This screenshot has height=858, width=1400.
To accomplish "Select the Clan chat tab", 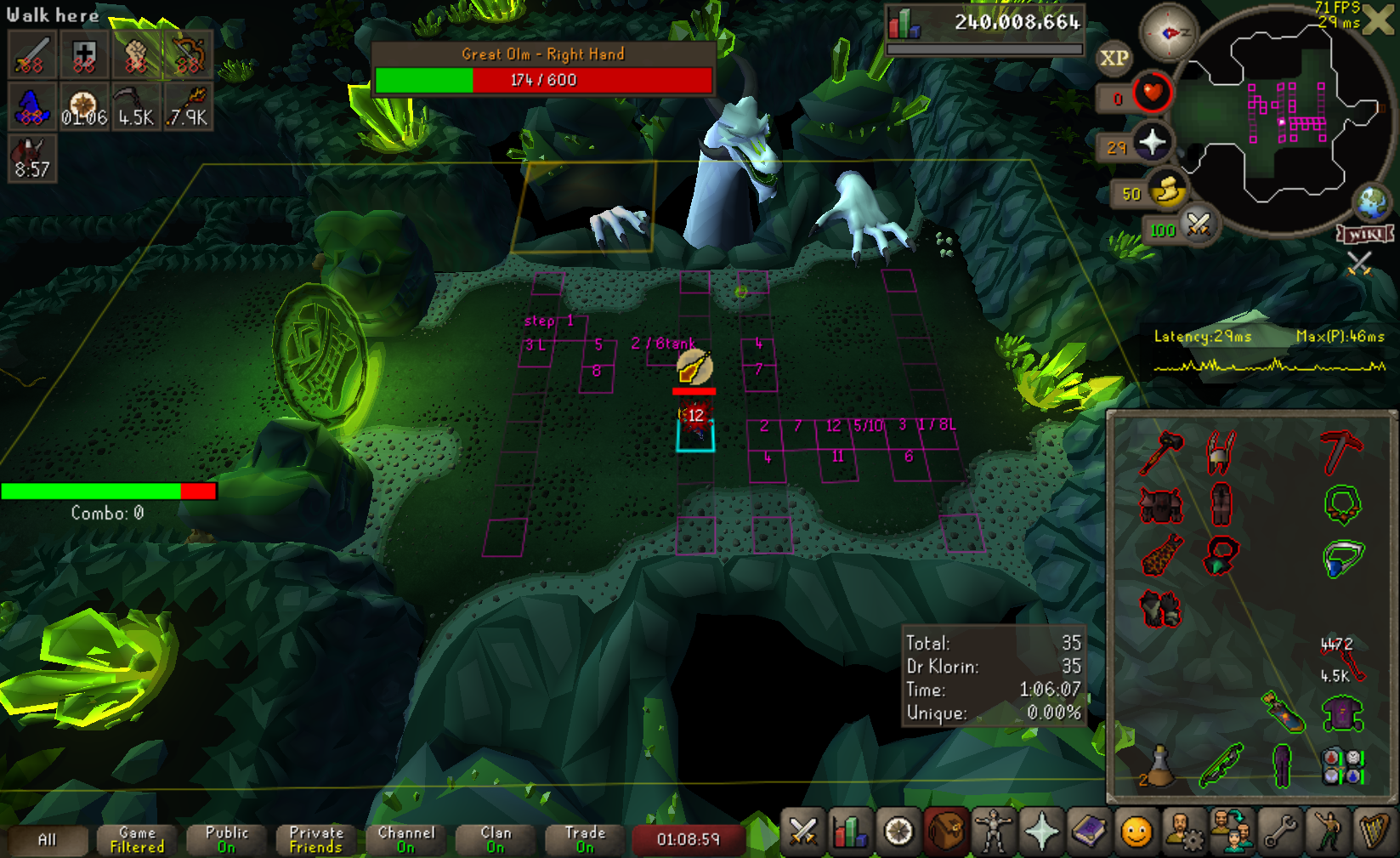I will pos(496,840).
